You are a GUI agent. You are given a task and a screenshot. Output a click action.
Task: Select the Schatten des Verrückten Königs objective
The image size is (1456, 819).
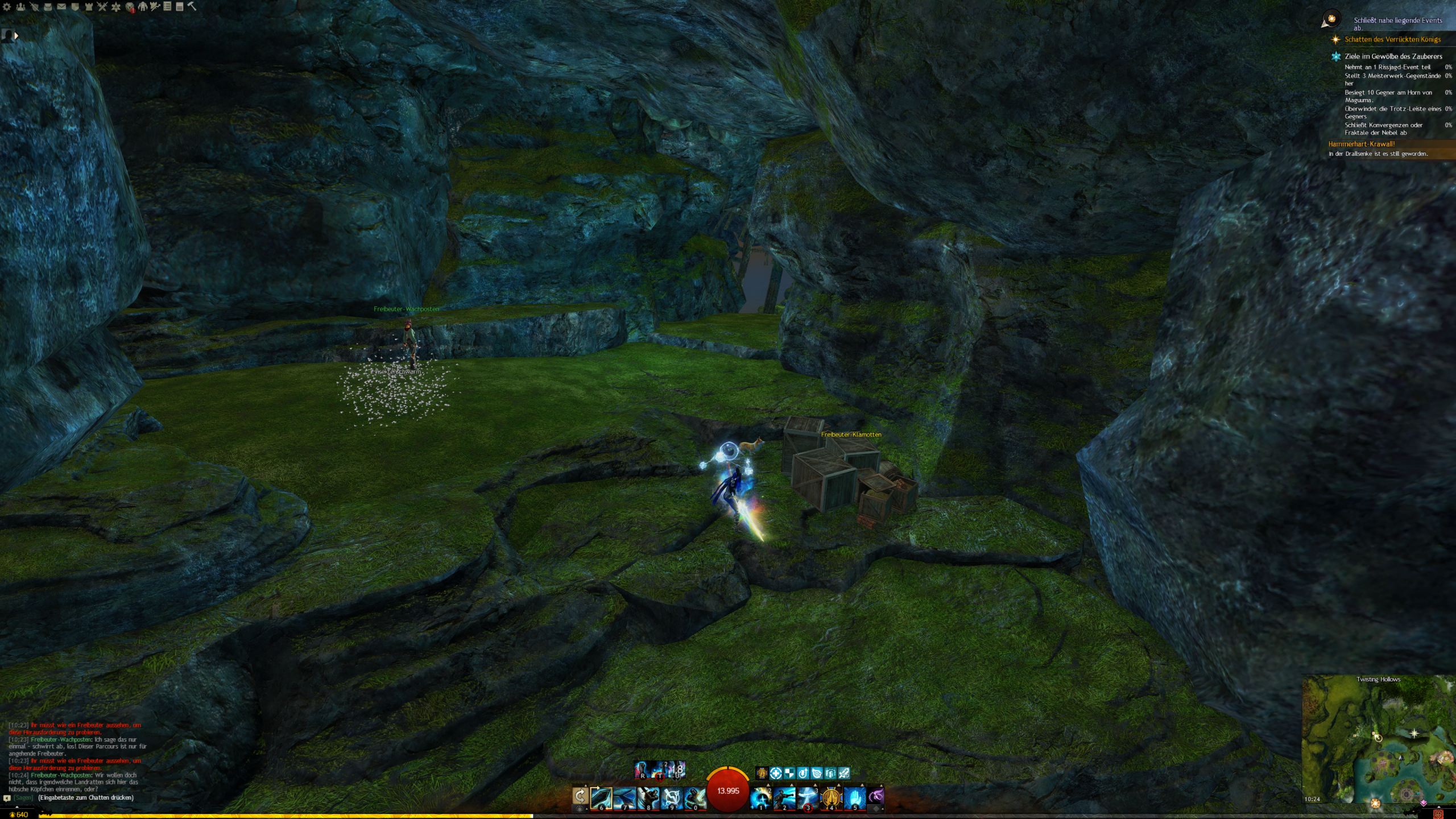tap(1392, 39)
